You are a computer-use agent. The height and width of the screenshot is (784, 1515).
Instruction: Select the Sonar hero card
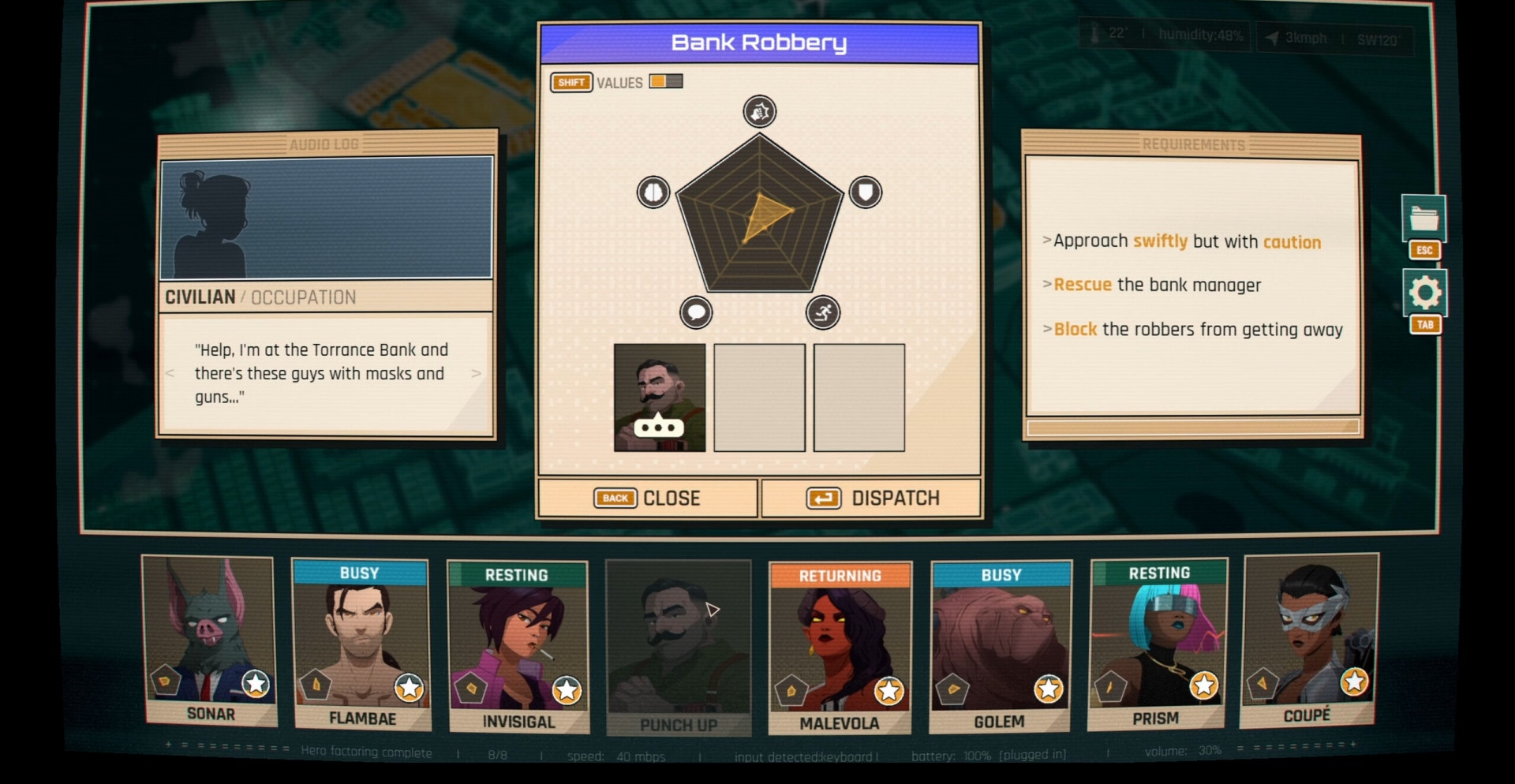point(210,640)
